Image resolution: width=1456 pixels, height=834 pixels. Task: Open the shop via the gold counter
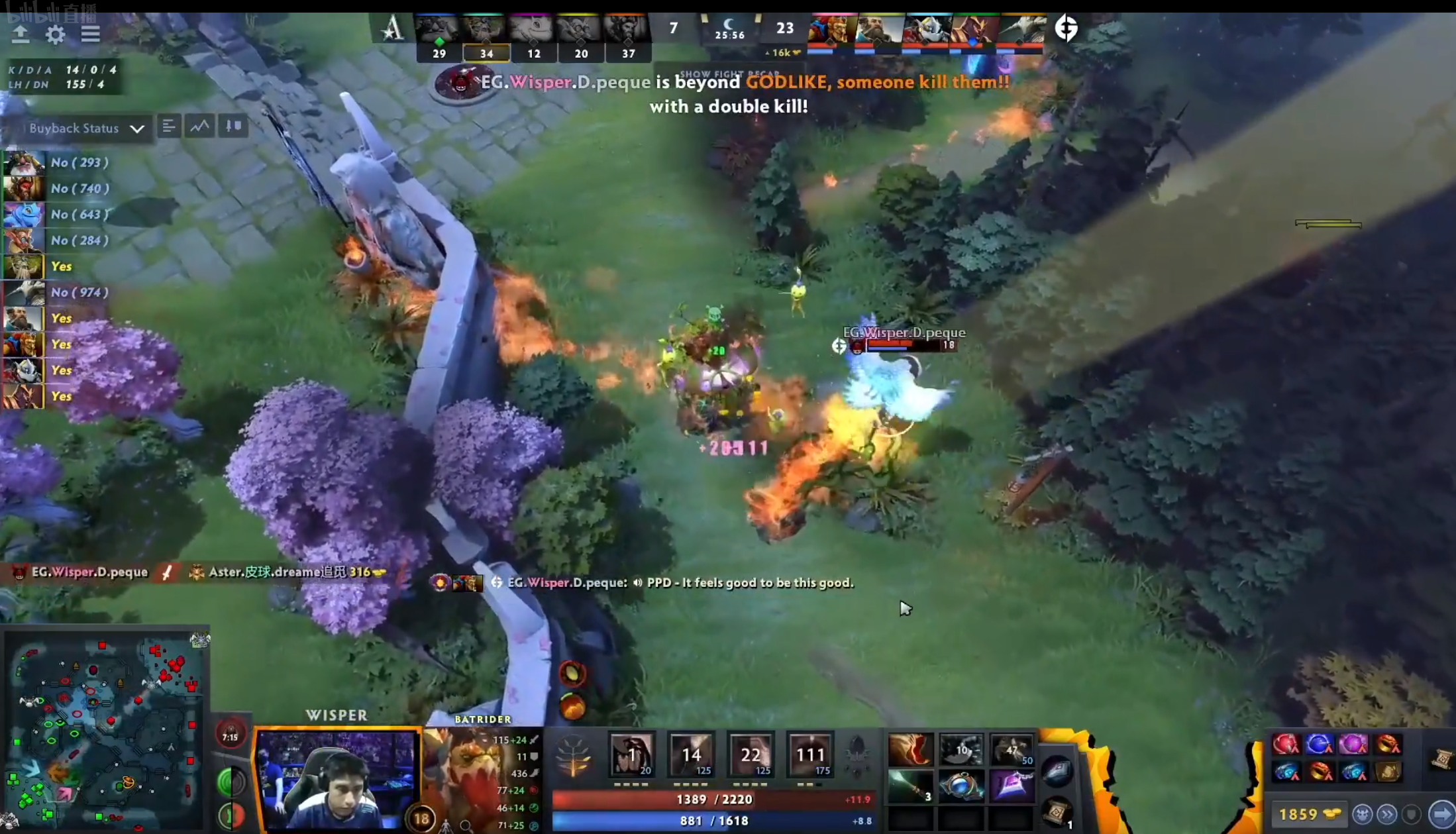coord(1310,813)
